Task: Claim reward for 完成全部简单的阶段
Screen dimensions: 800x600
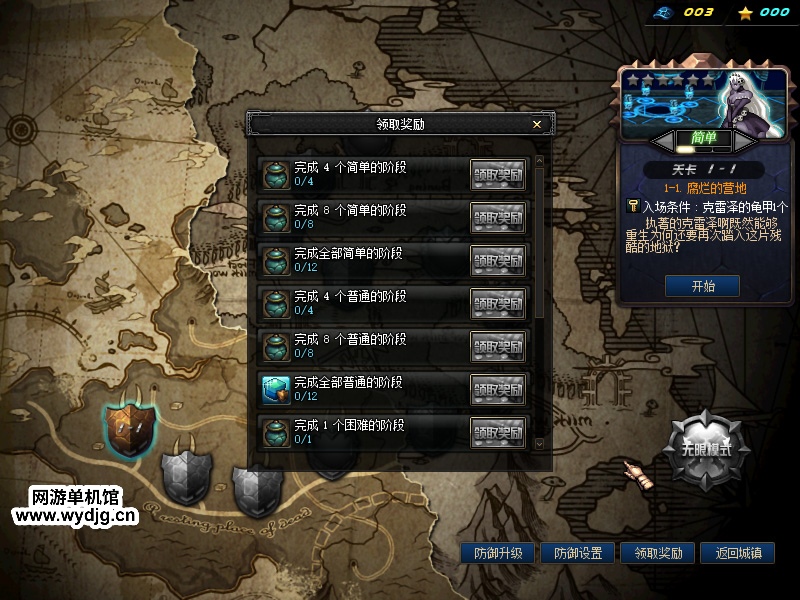Action: 498,260
